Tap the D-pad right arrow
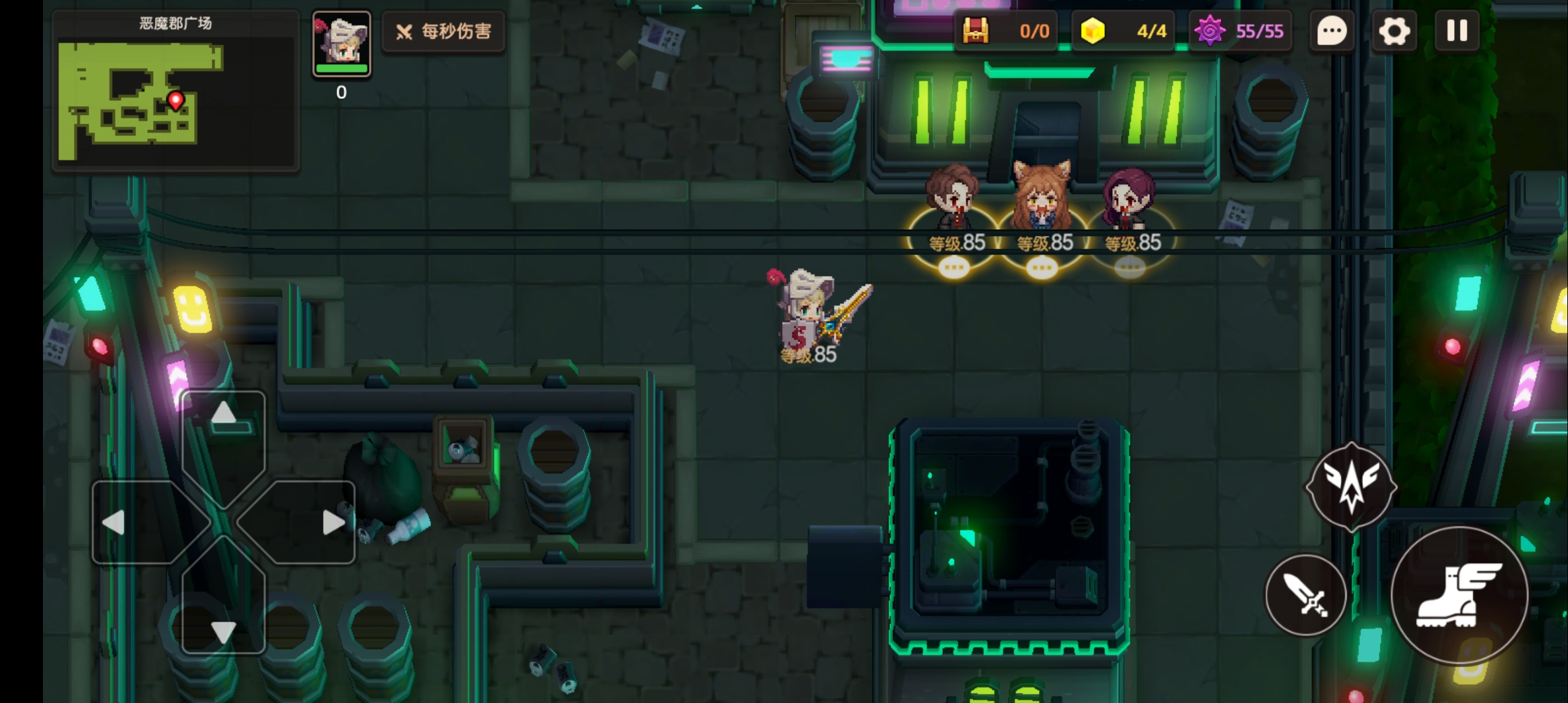Screen dimensions: 1568x703 (x=333, y=522)
